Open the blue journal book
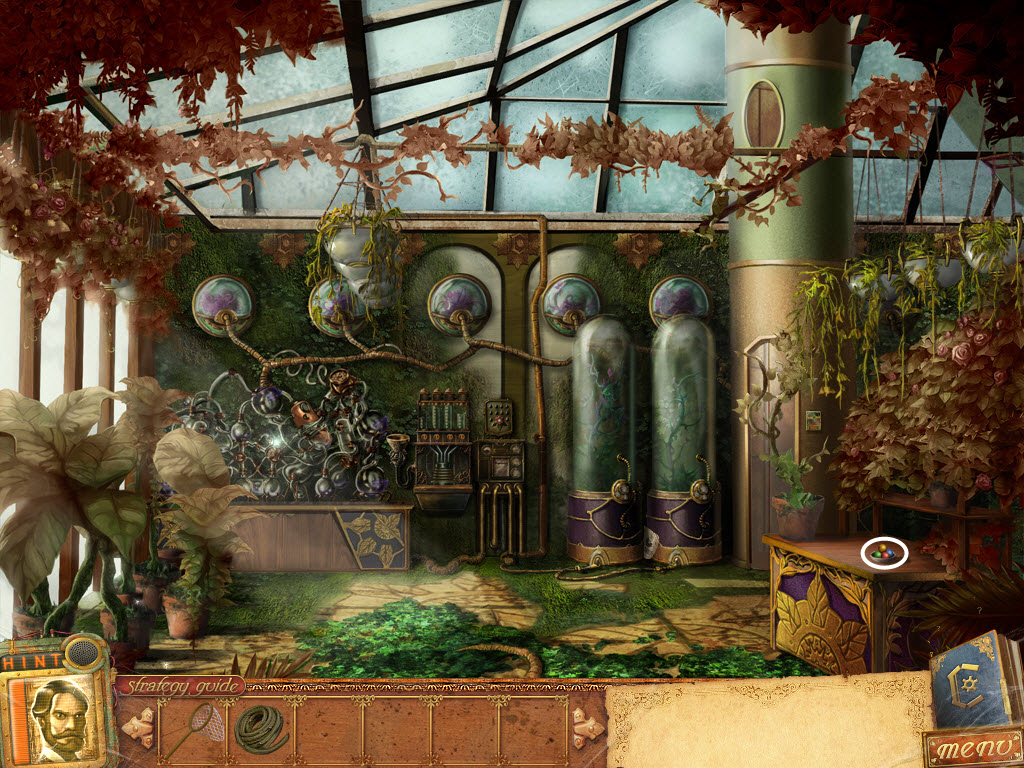 [972, 682]
